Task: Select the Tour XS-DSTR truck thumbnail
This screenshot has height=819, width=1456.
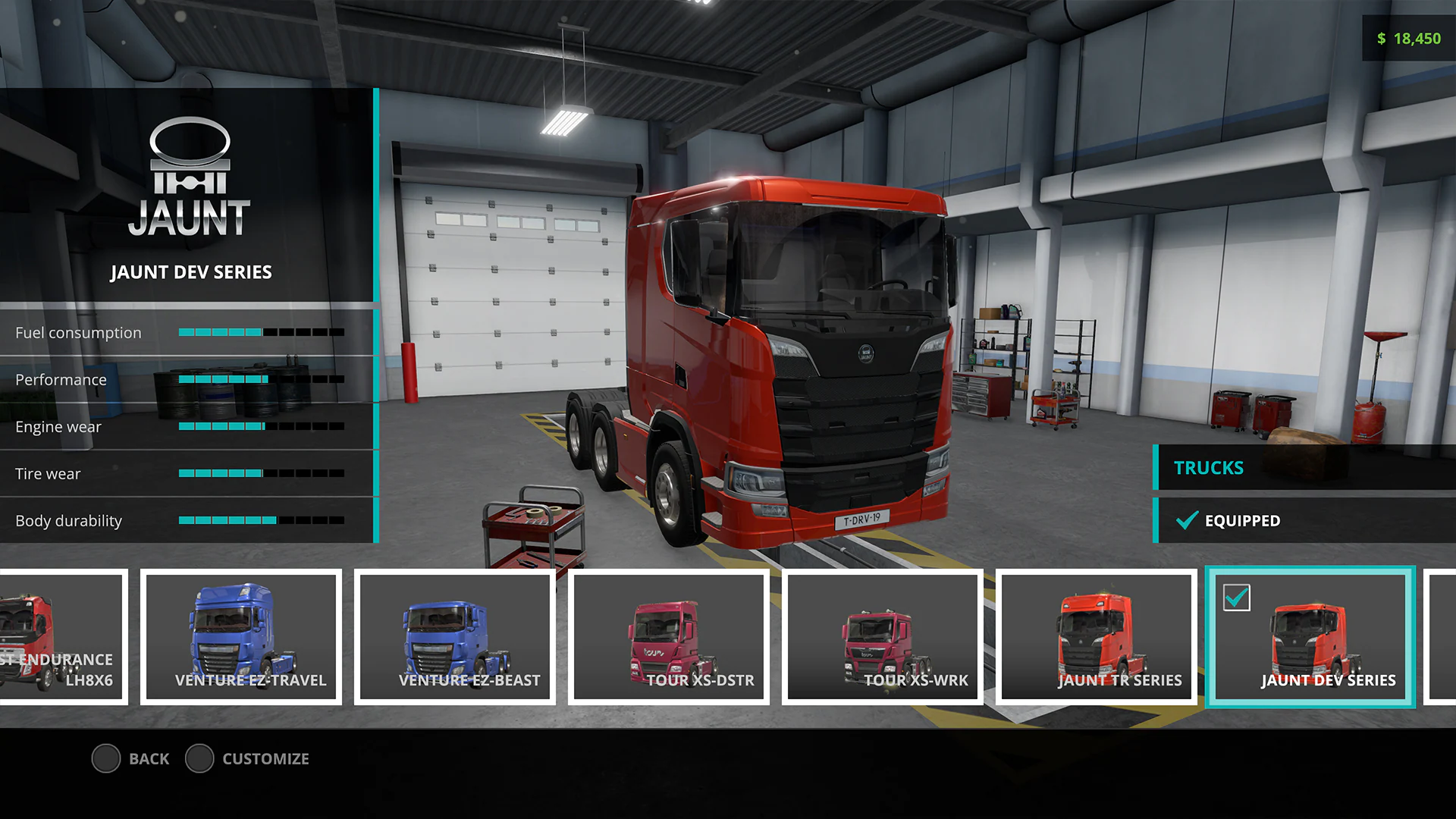Action: pyautogui.click(x=669, y=637)
